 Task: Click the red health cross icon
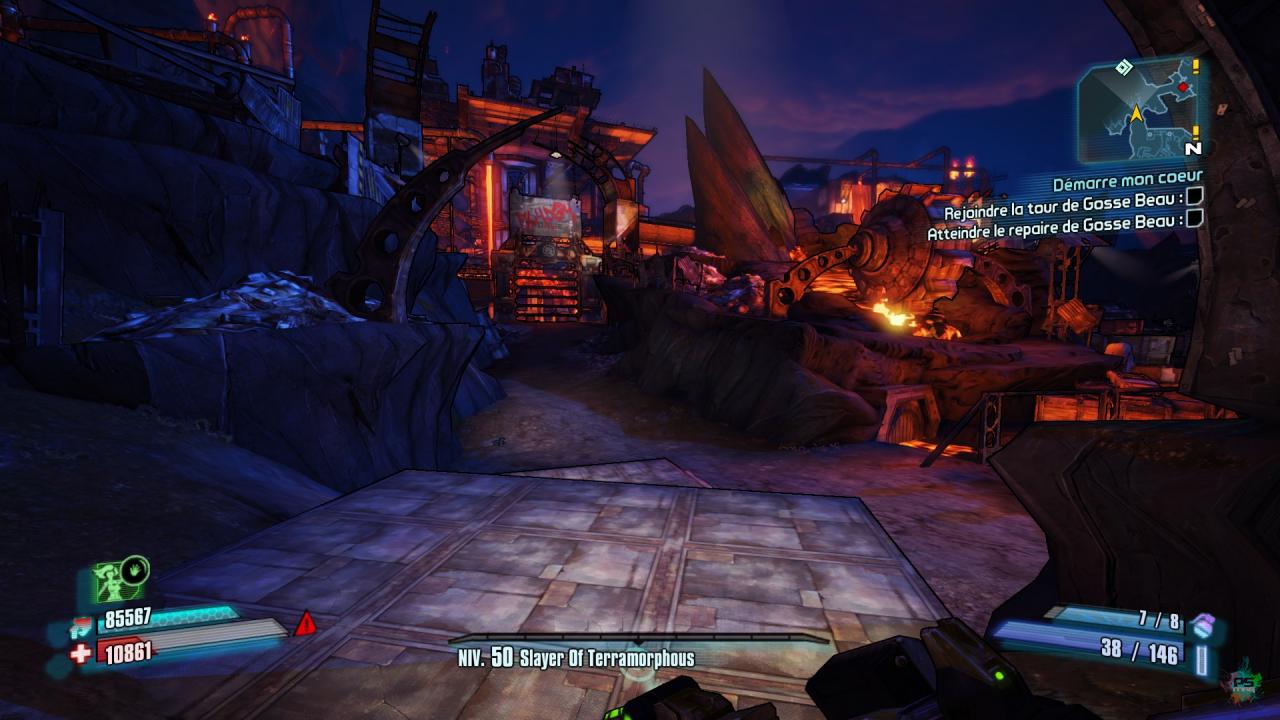pyautogui.click(x=81, y=652)
